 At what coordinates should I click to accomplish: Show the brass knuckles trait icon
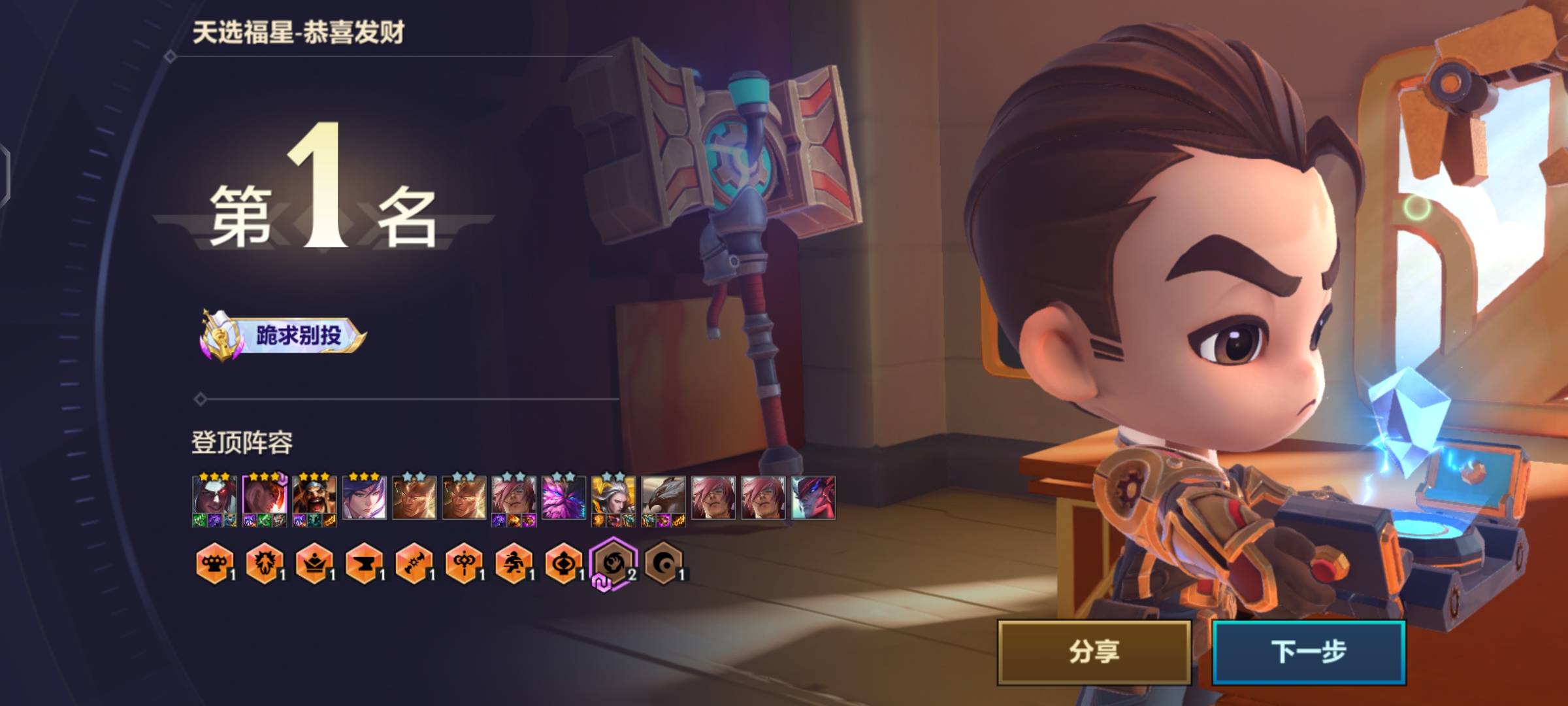pyautogui.click(x=214, y=563)
